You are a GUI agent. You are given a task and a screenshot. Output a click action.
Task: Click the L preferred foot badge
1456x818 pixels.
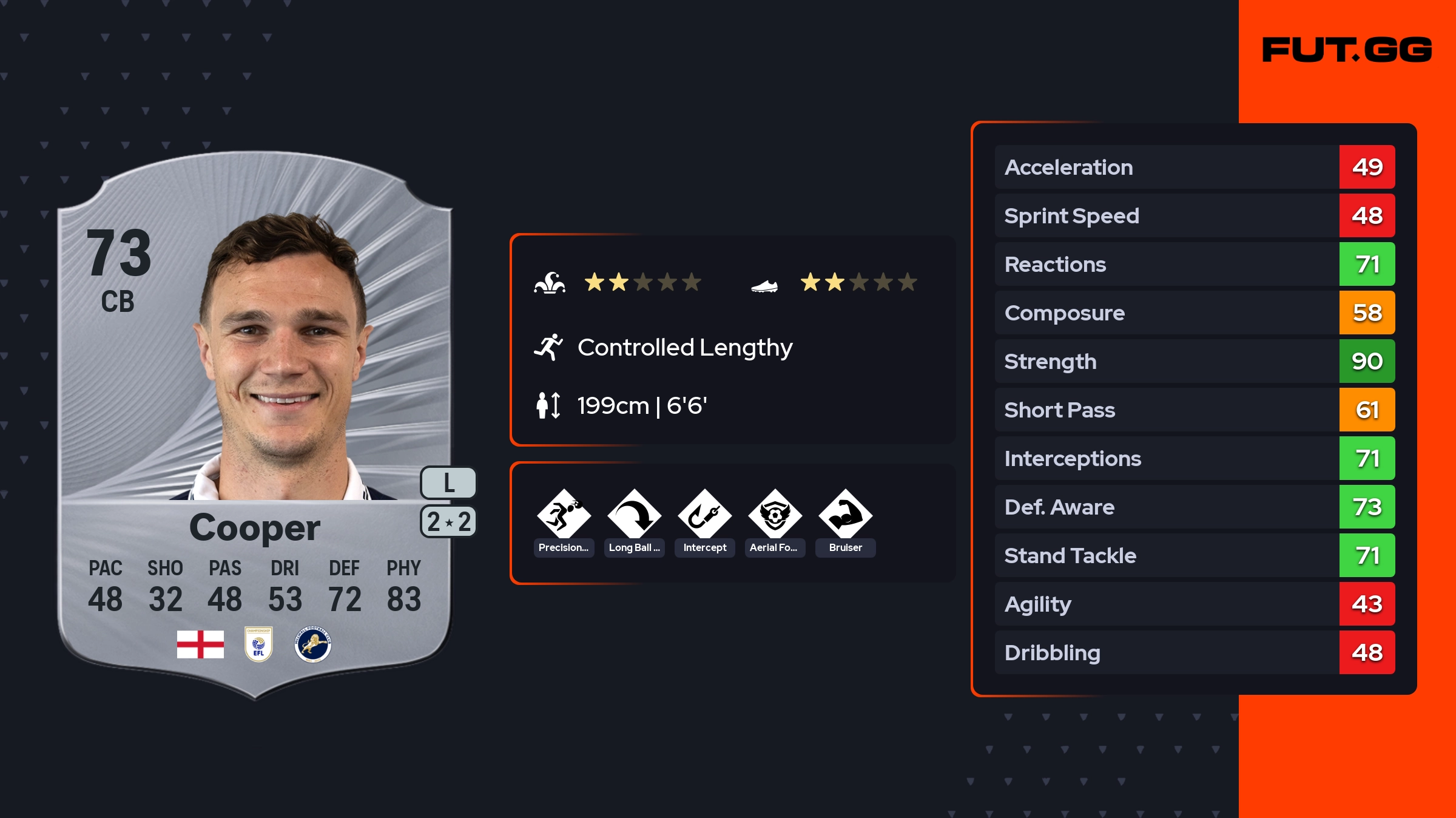(x=448, y=483)
